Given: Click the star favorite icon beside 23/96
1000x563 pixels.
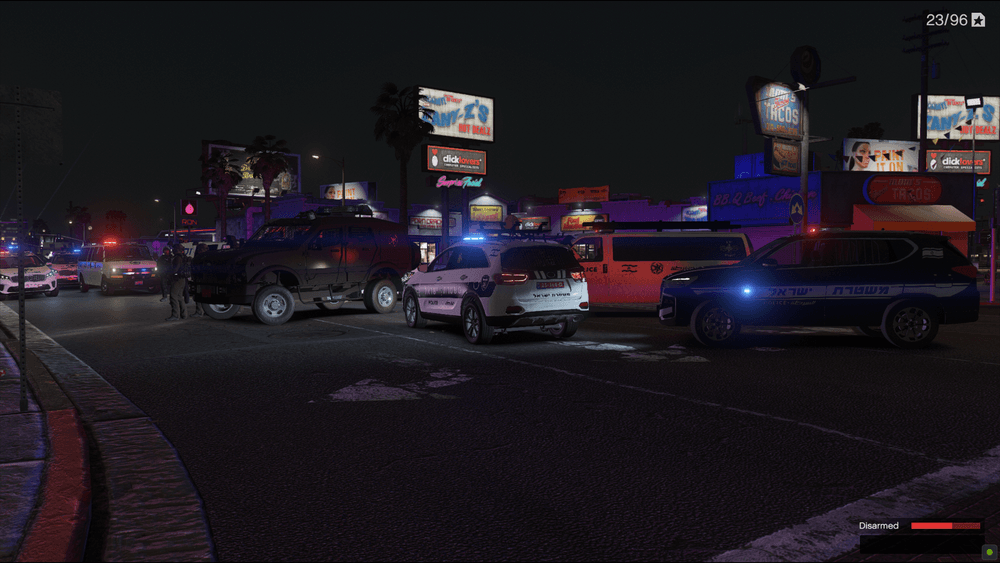Looking at the screenshot, I should click(978, 20).
